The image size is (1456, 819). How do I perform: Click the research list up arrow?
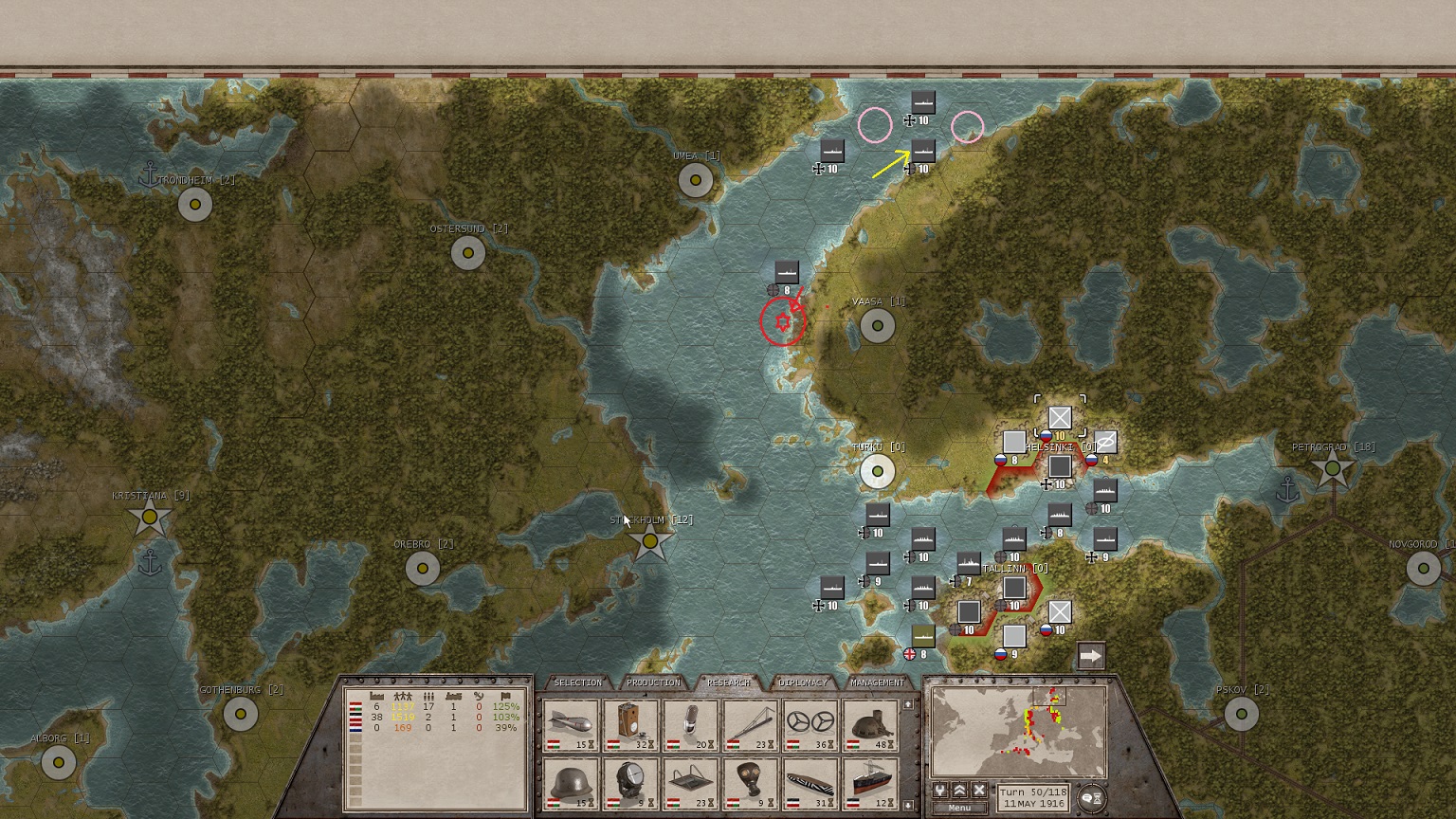pyautogui.click(x=907, y=705)
